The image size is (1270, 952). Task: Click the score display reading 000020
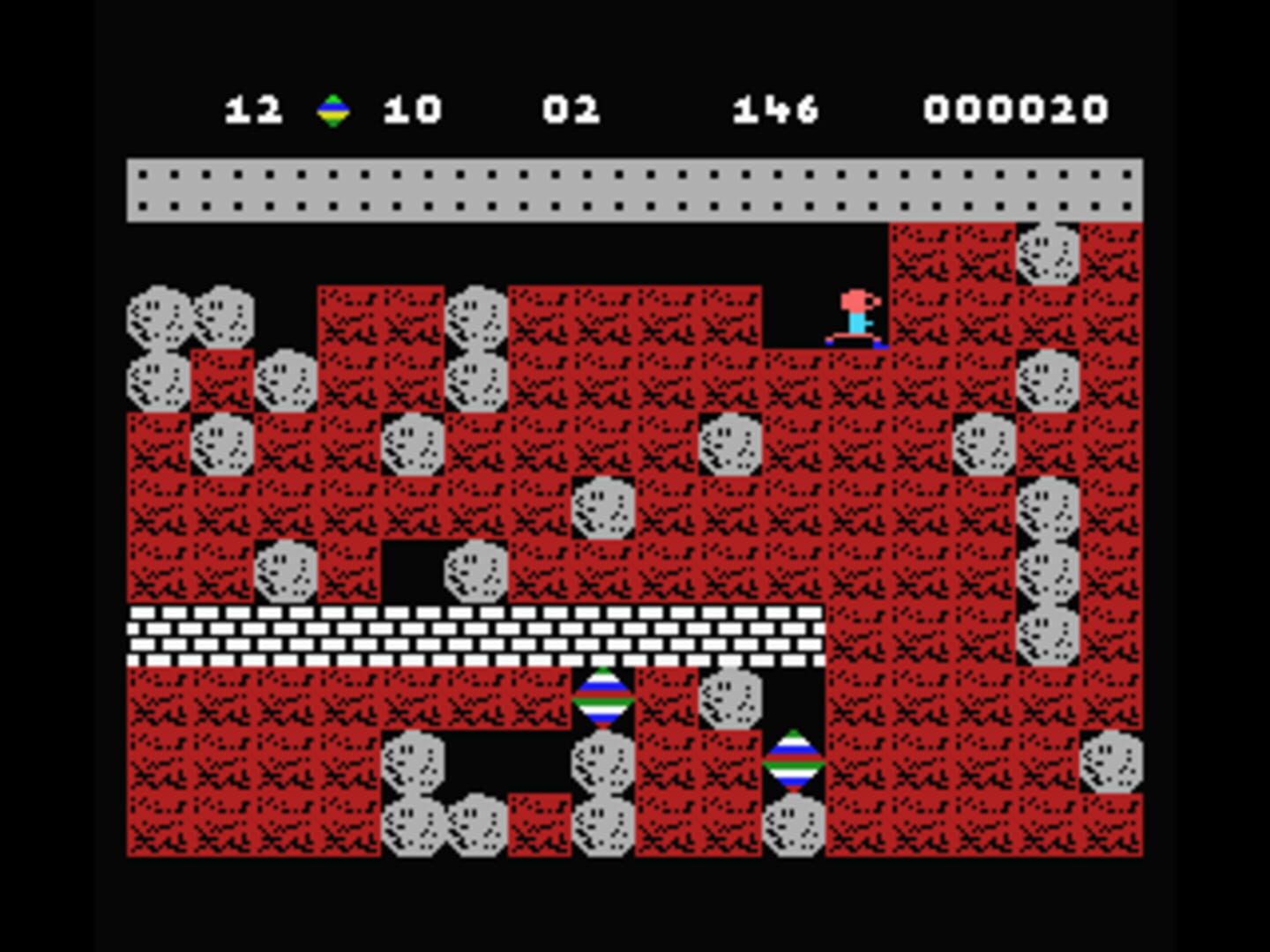coord(1014,108)
